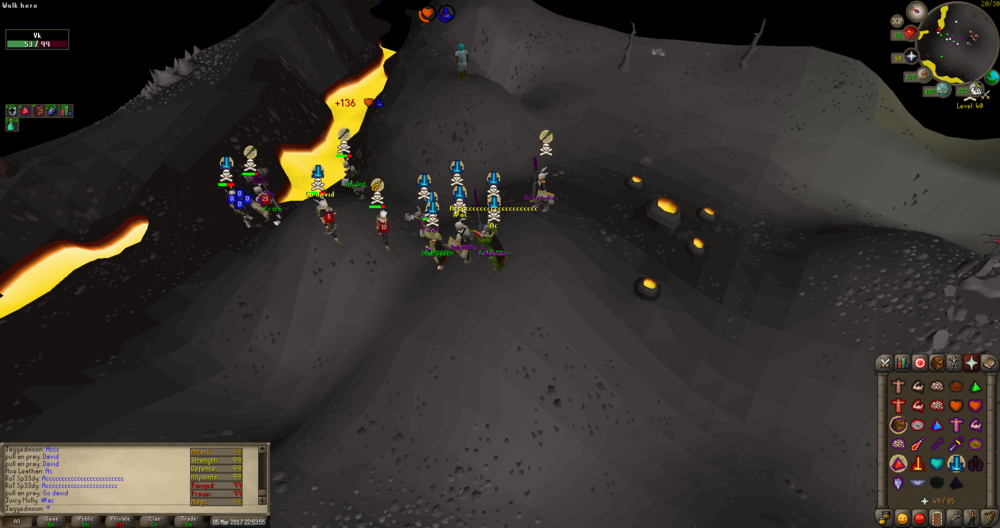Image resolution: width=1000 pixels, height=528 pixels.
Task: Open the Worn Equipment tab
Action: click(955, 363)
